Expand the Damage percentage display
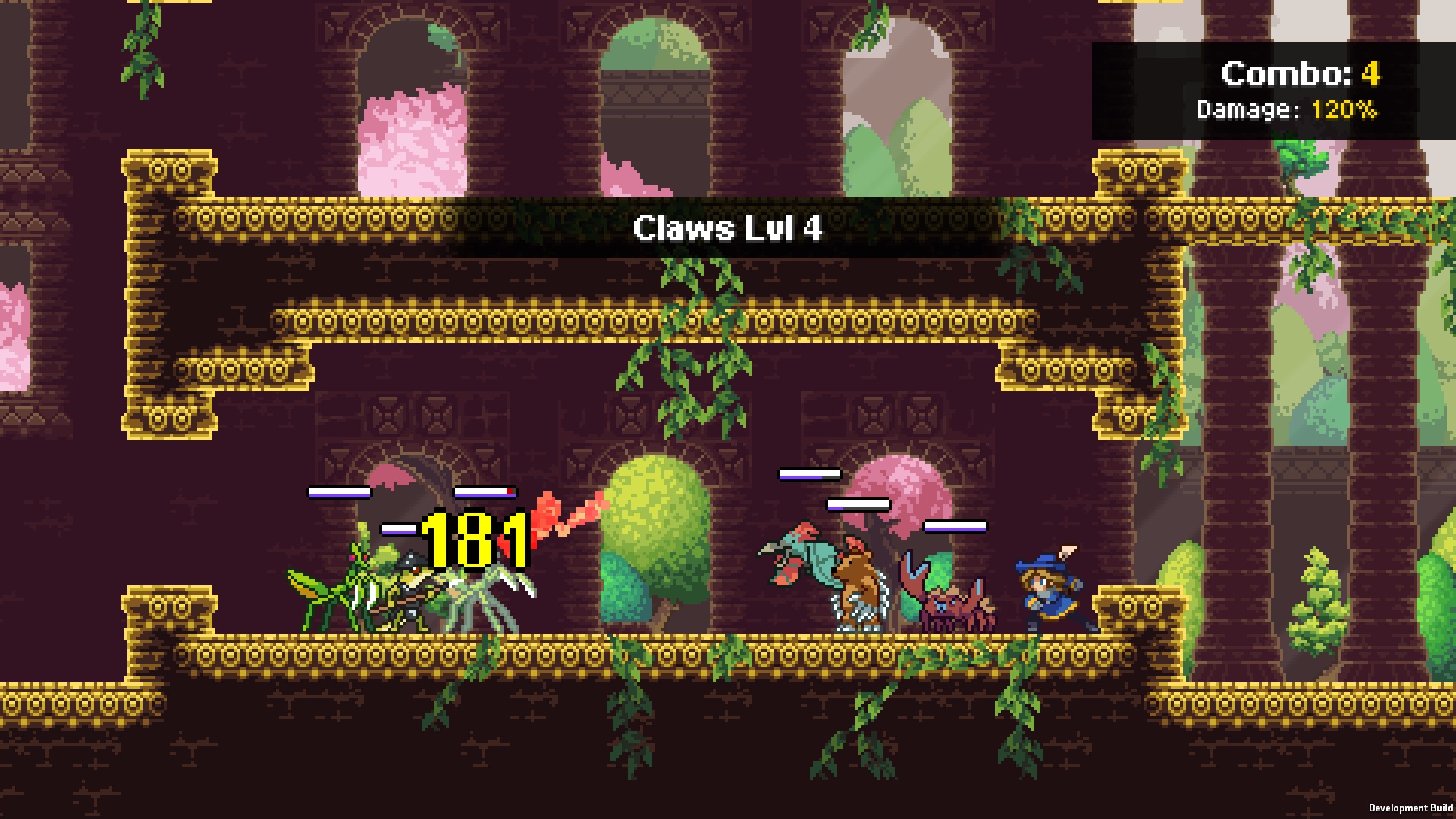 [1287, 110]
